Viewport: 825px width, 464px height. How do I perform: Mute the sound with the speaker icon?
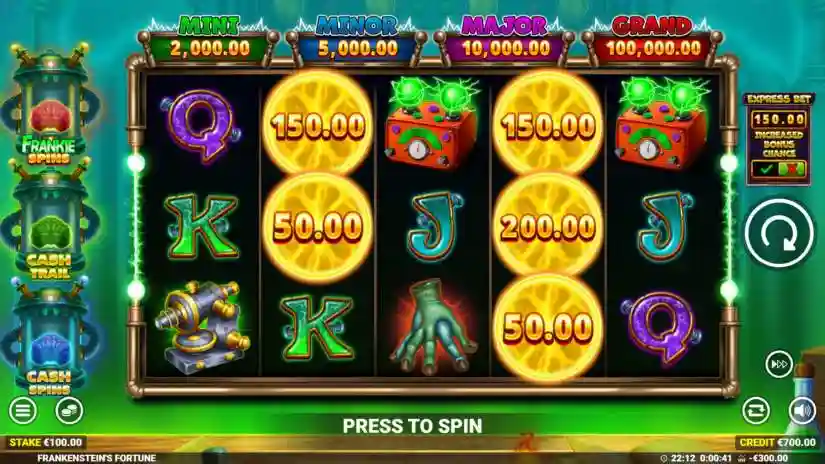point(802,410)
